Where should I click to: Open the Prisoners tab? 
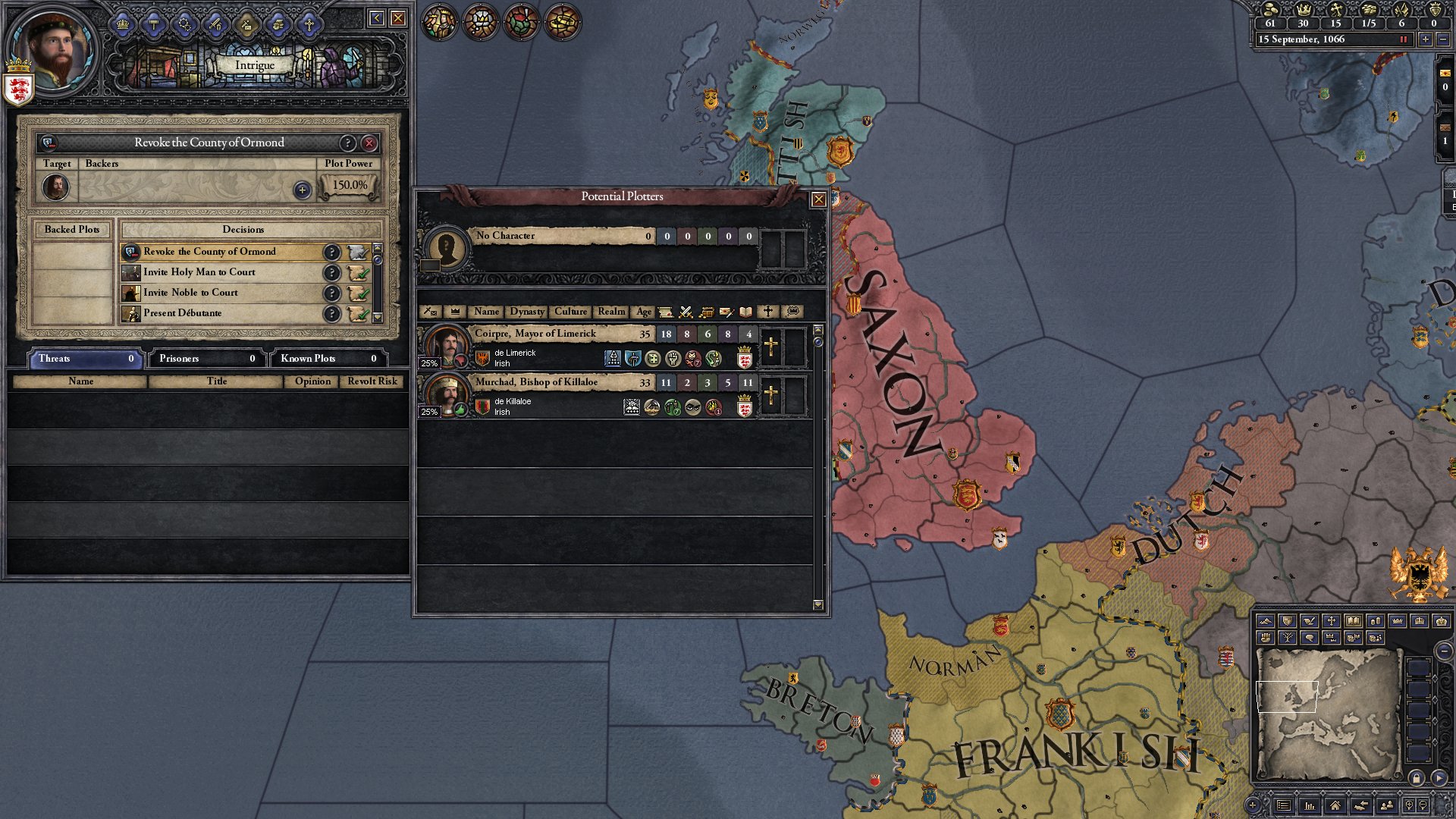(x=206, y=359)
